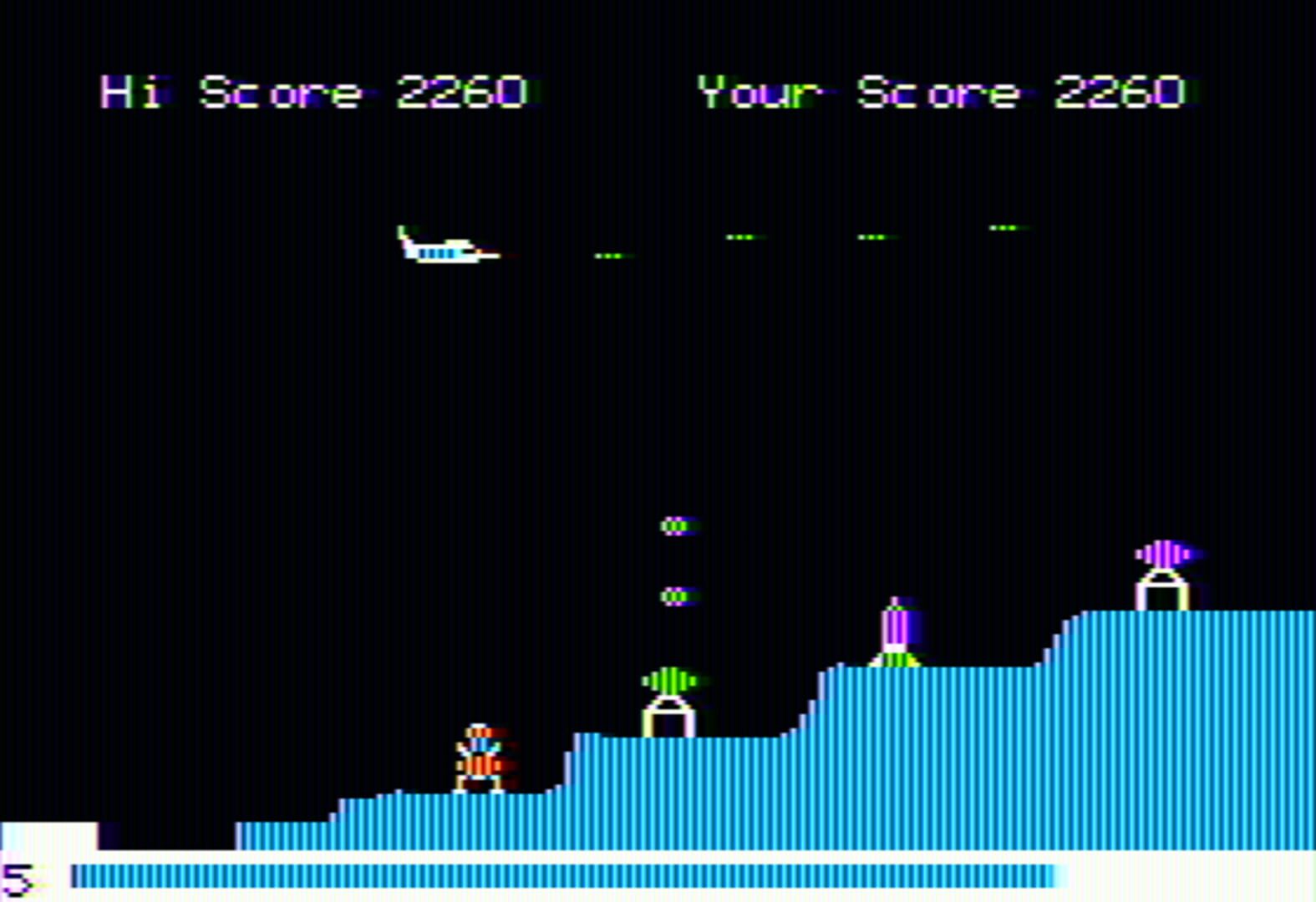
Task: Click the lower green bubble projectile
Action: [x=675, y=597]
